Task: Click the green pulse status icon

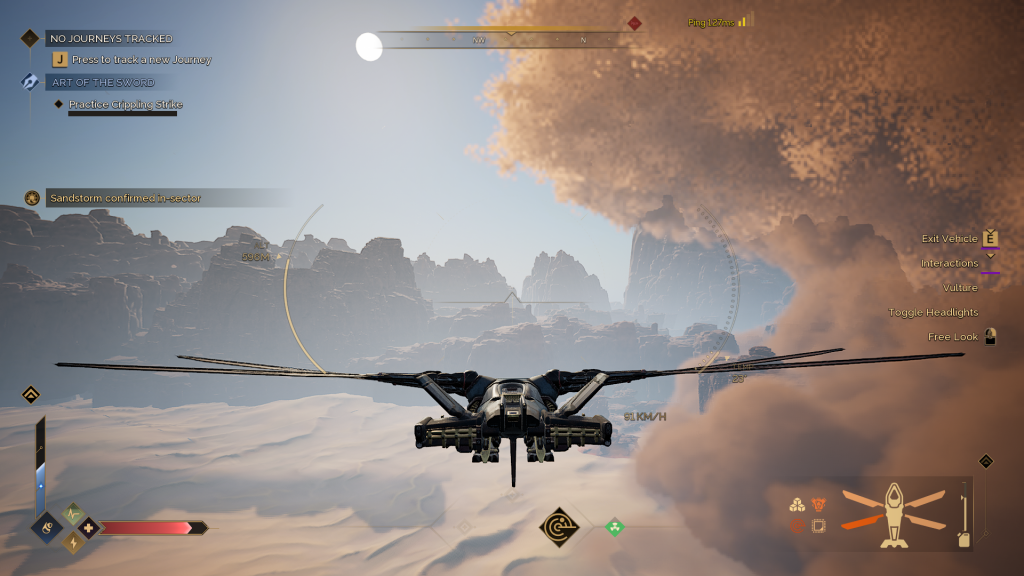Action: pos(73,514)
